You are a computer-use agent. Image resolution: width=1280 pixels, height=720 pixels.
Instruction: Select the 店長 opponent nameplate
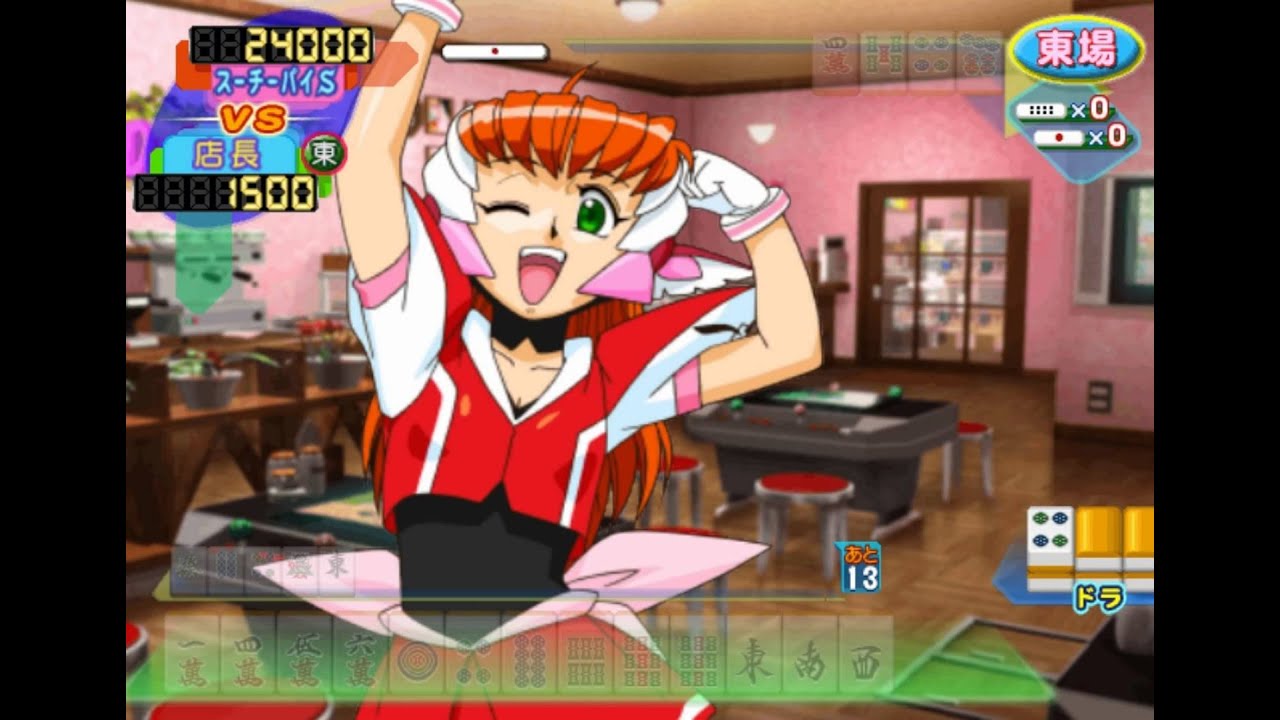pyautogui.click(x=229, y=155)
